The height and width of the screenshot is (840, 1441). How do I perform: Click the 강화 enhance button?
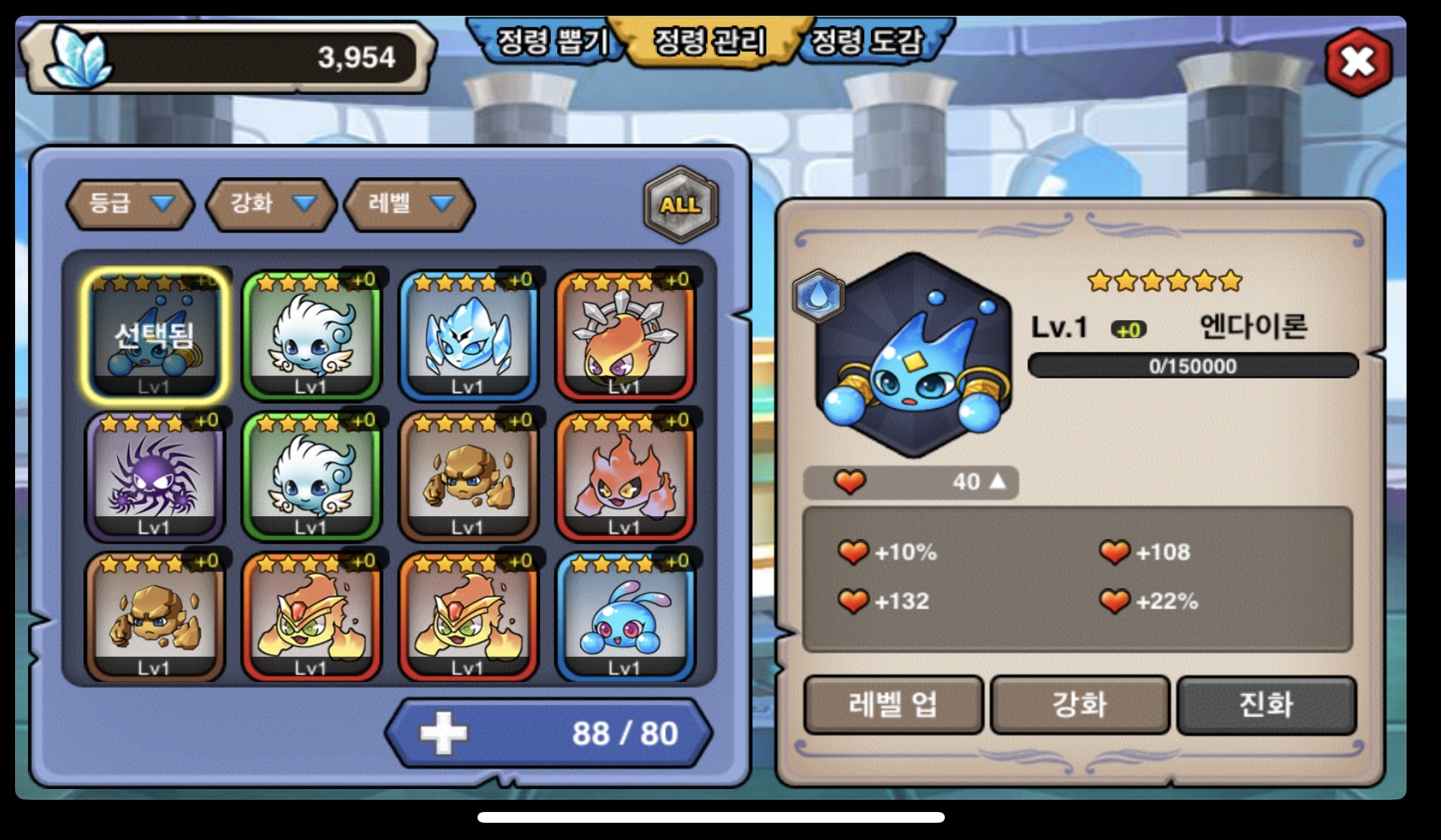point(1079,704)
